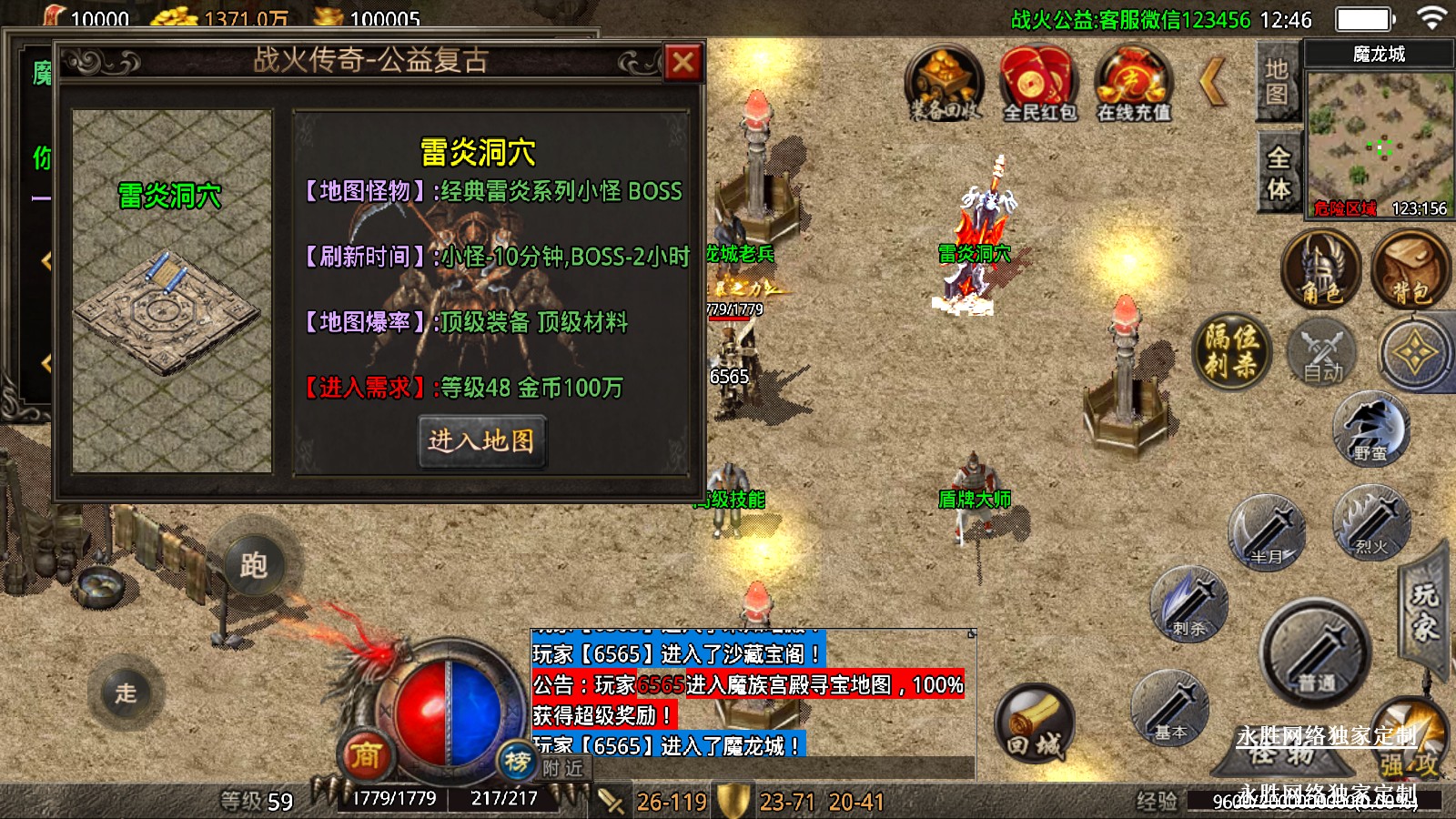View the 魔龙城 minimap
The height and width of the screenshot is (819, 1456).
click(x=1380, y=136)
